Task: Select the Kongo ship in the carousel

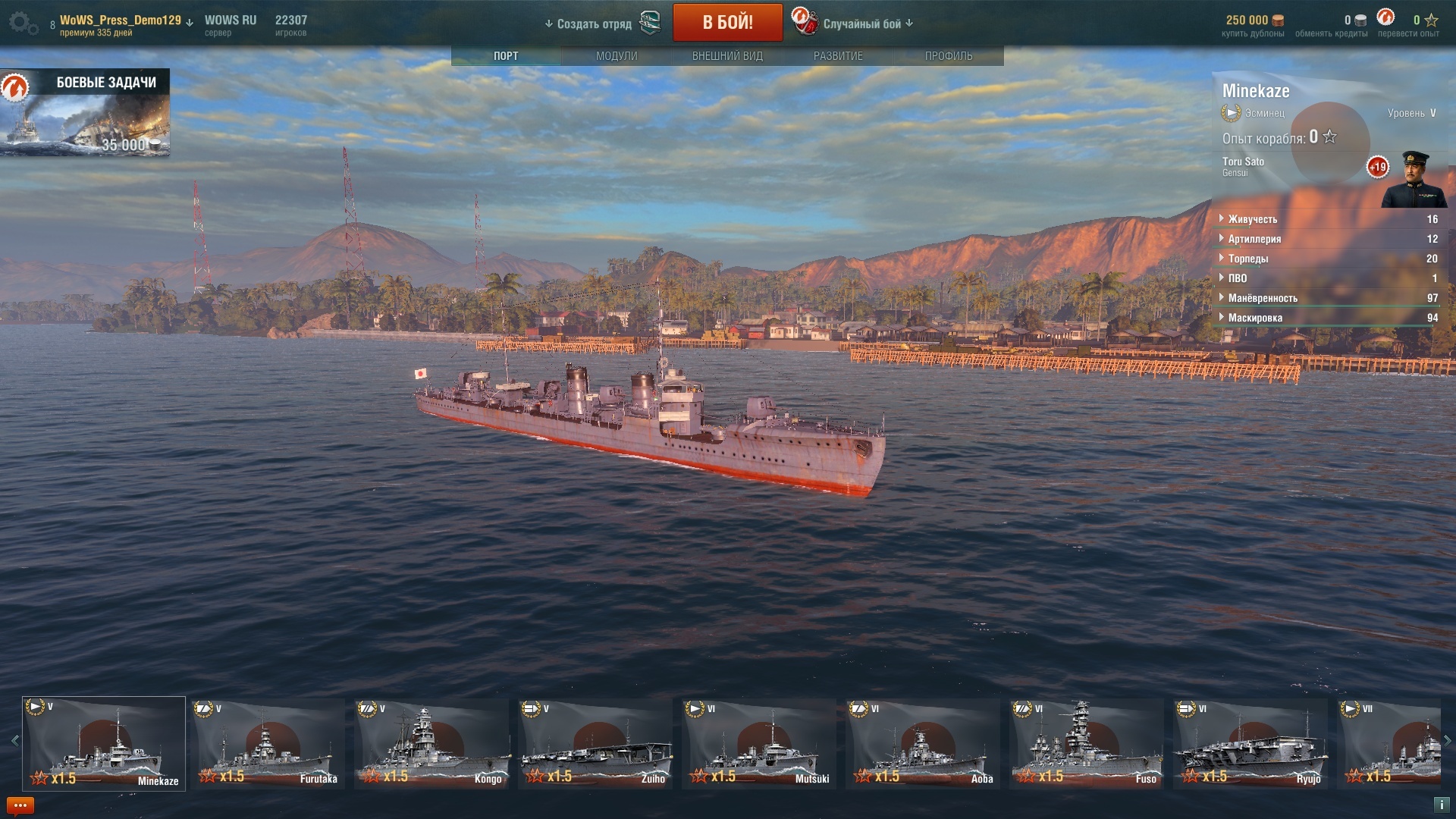Action: coord(432,743)
